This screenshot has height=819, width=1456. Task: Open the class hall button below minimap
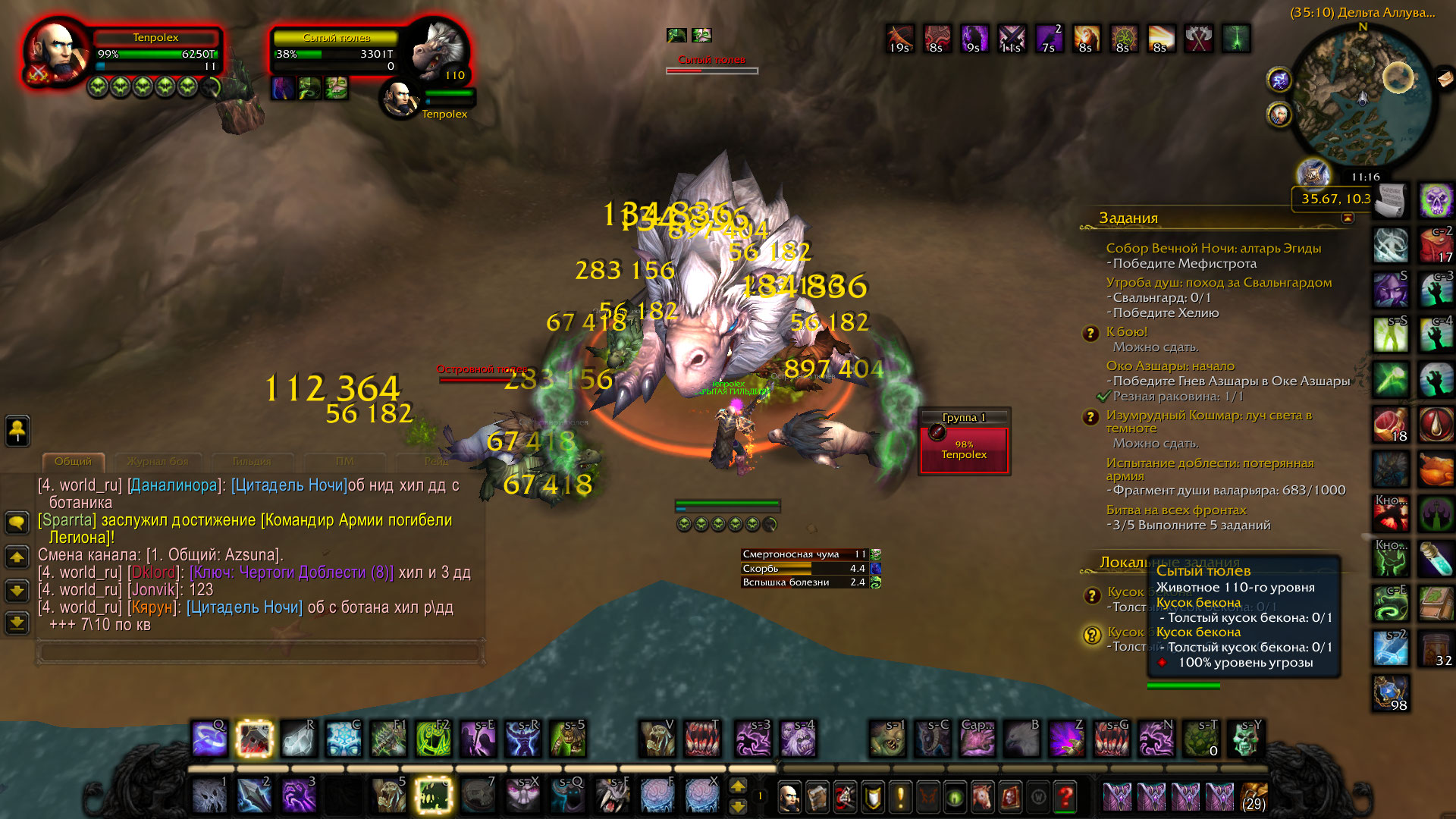(x=1313, y=174)
